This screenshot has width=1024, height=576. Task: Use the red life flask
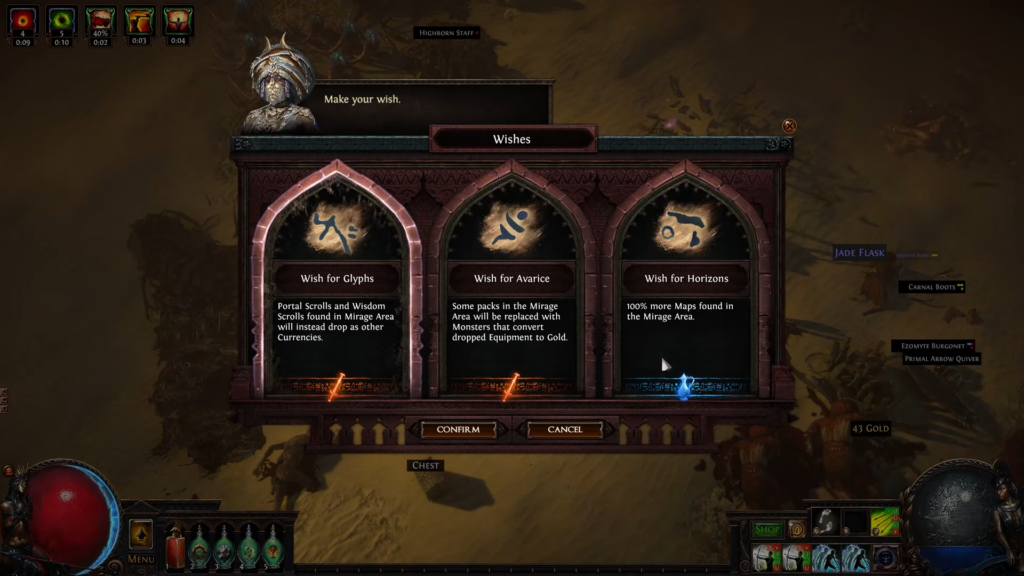[176, 546]
